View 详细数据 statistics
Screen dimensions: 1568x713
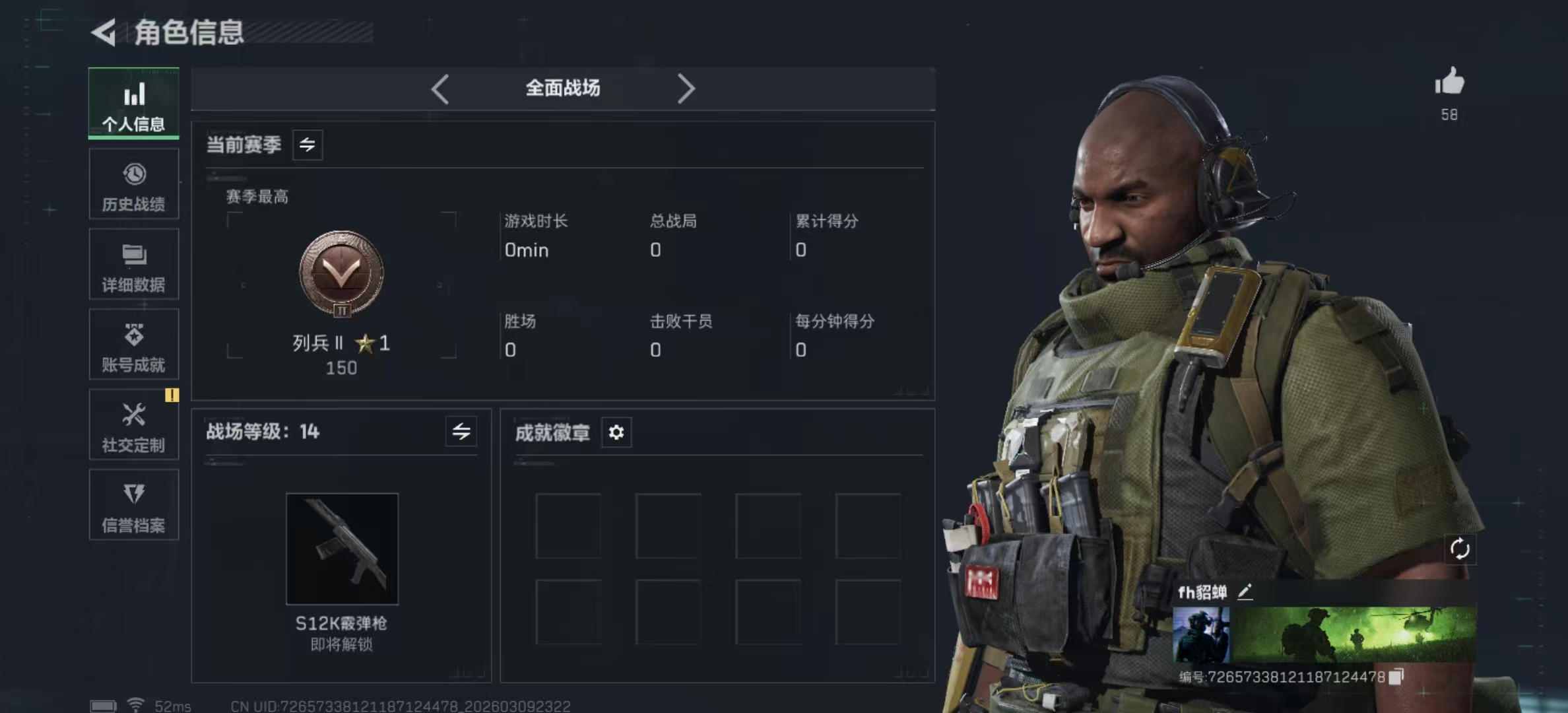click(x=134, y=264)
